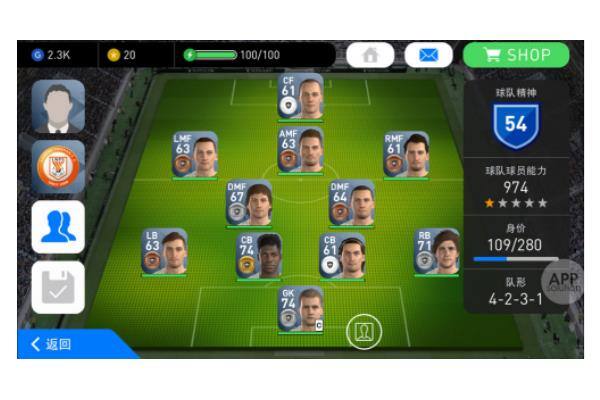Open the blue squad players button
Image resolution: width=600 pixels, height=400 pixels.
[58, 227]
